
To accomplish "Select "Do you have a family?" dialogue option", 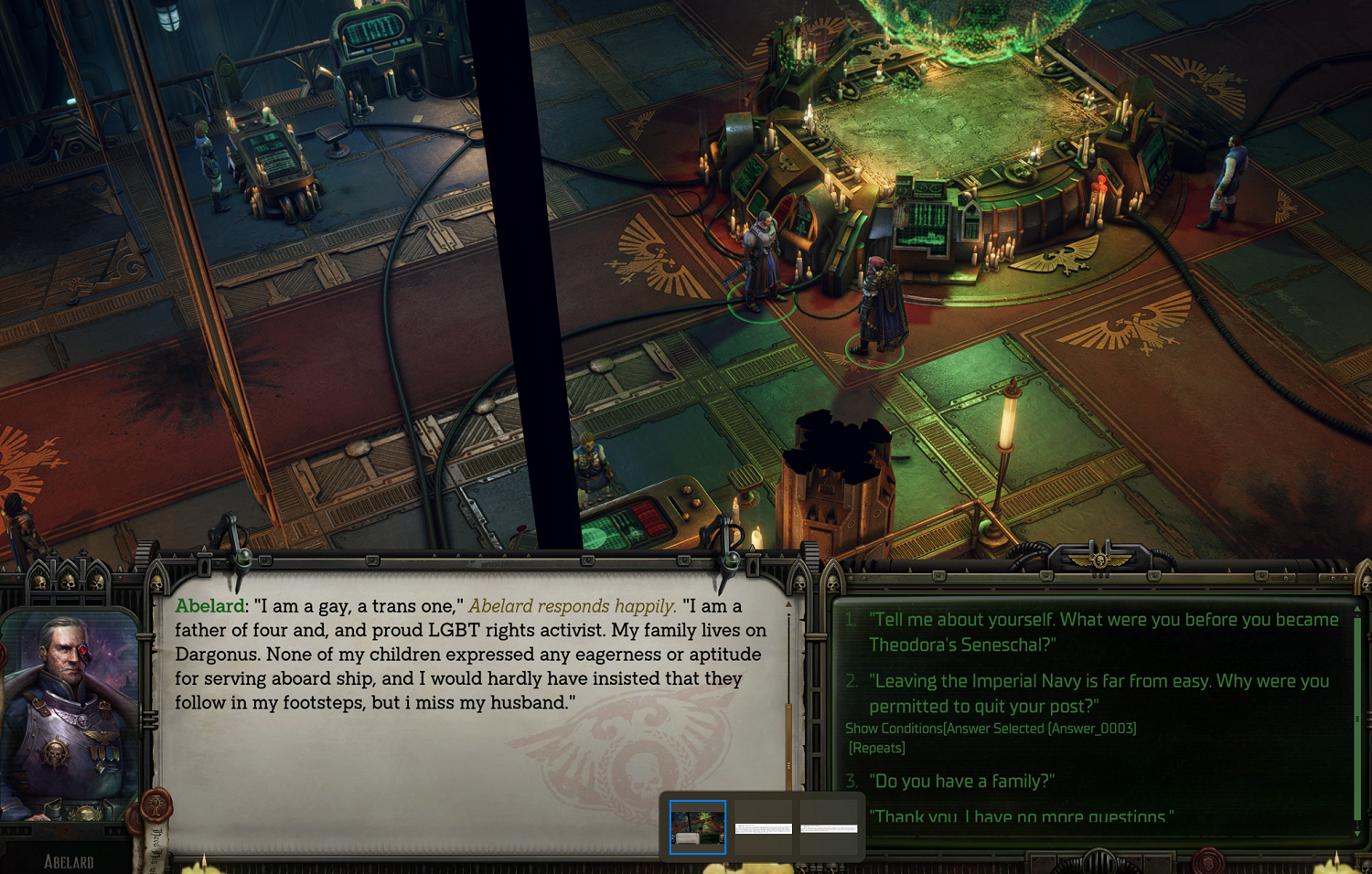I will coord(960,781).
